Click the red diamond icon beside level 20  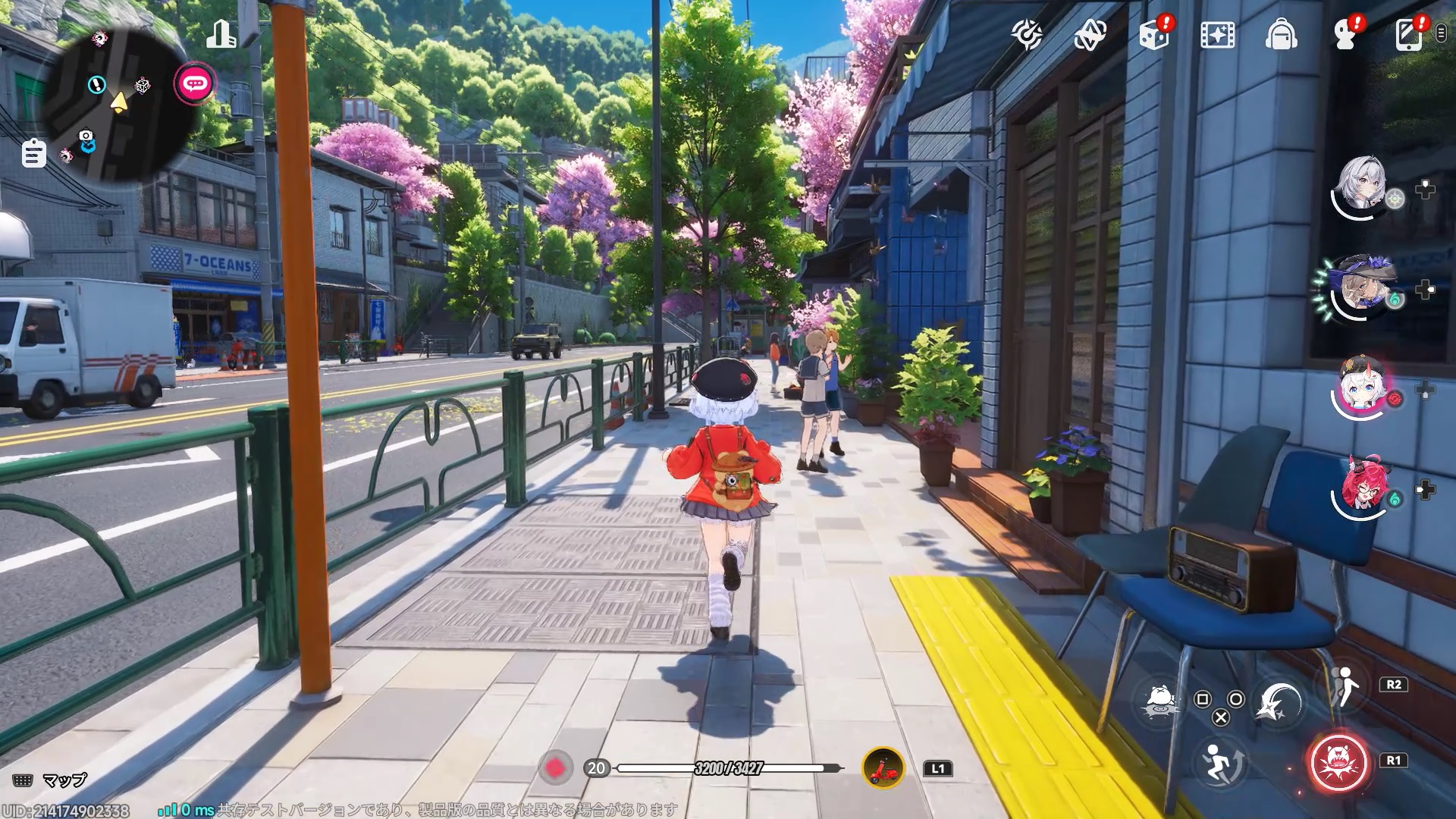pos(555,768)
